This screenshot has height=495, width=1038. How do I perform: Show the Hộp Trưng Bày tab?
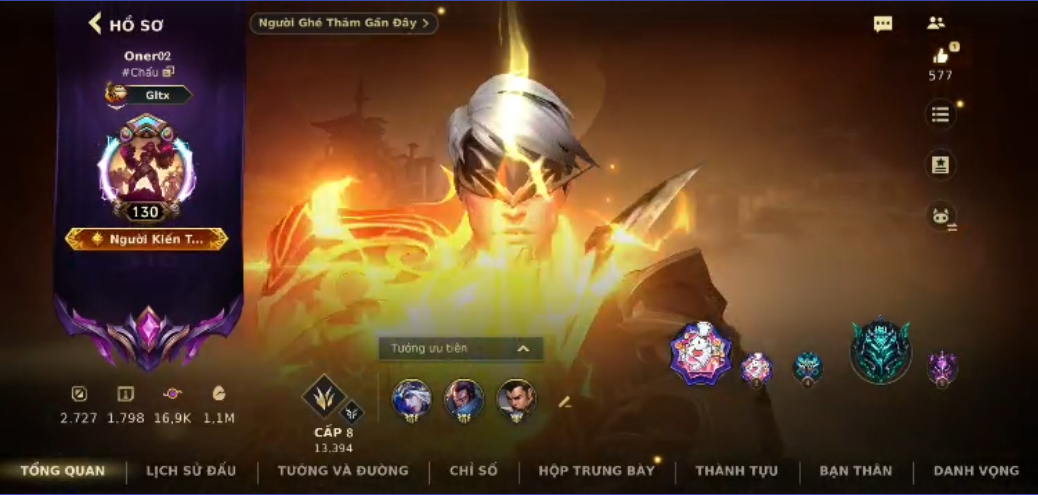click(x=596, y=471)
